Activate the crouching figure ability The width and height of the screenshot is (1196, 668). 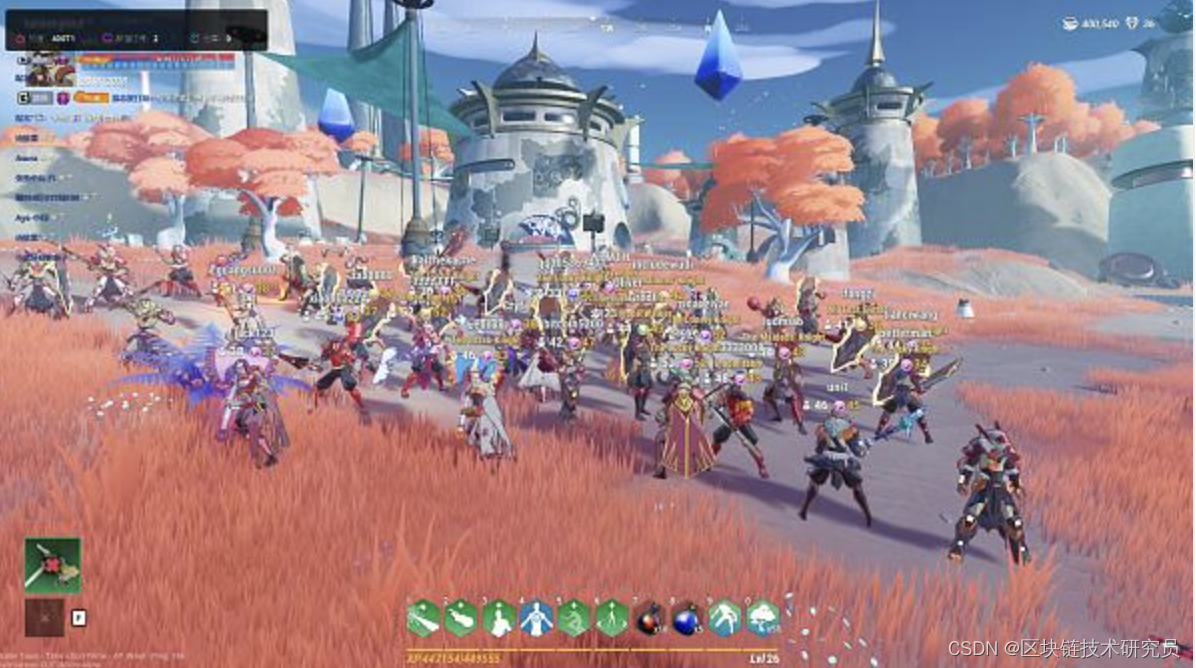[x=574, y=618]
